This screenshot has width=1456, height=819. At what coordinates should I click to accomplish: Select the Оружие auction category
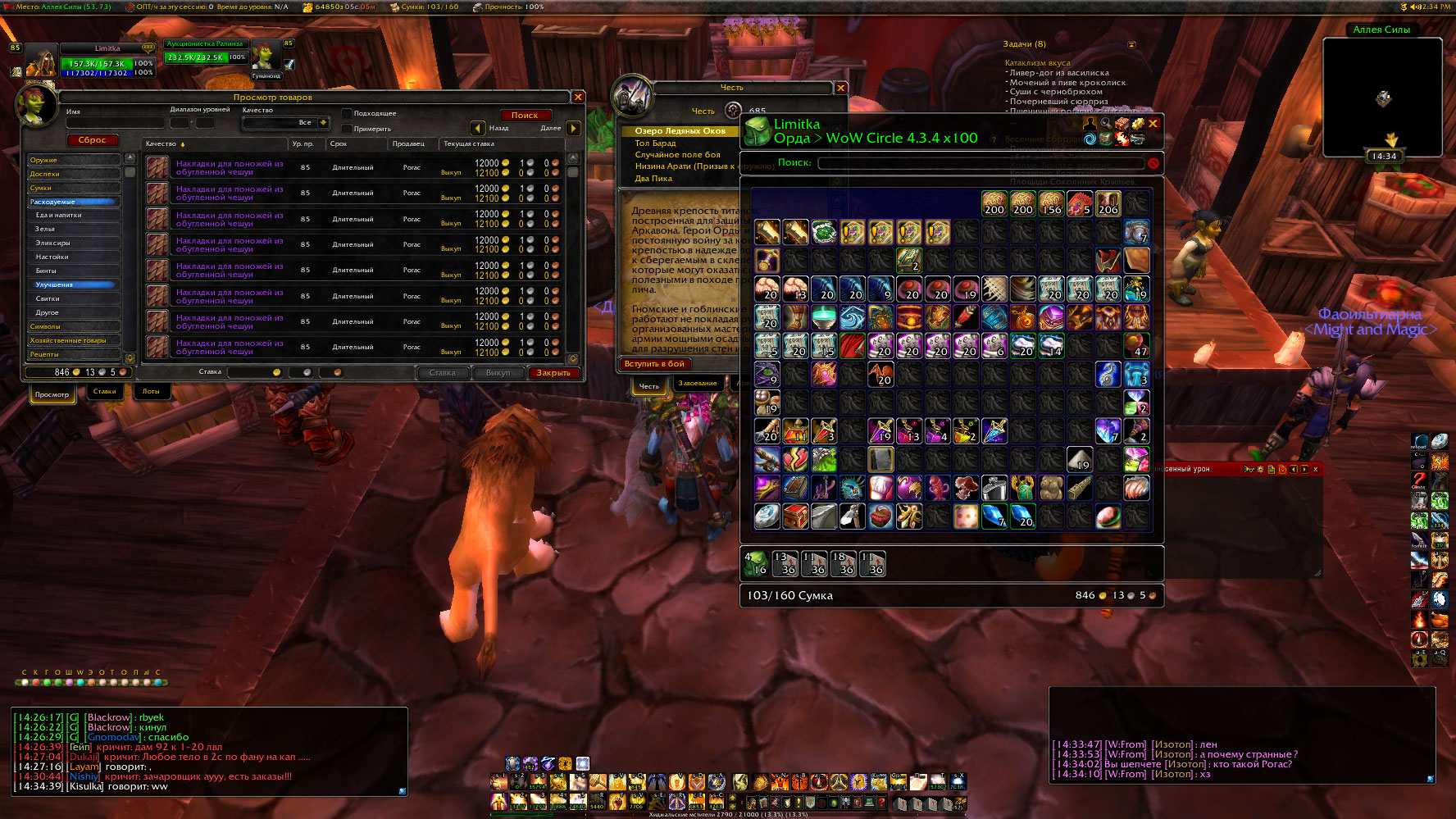[x=73, y=160]
